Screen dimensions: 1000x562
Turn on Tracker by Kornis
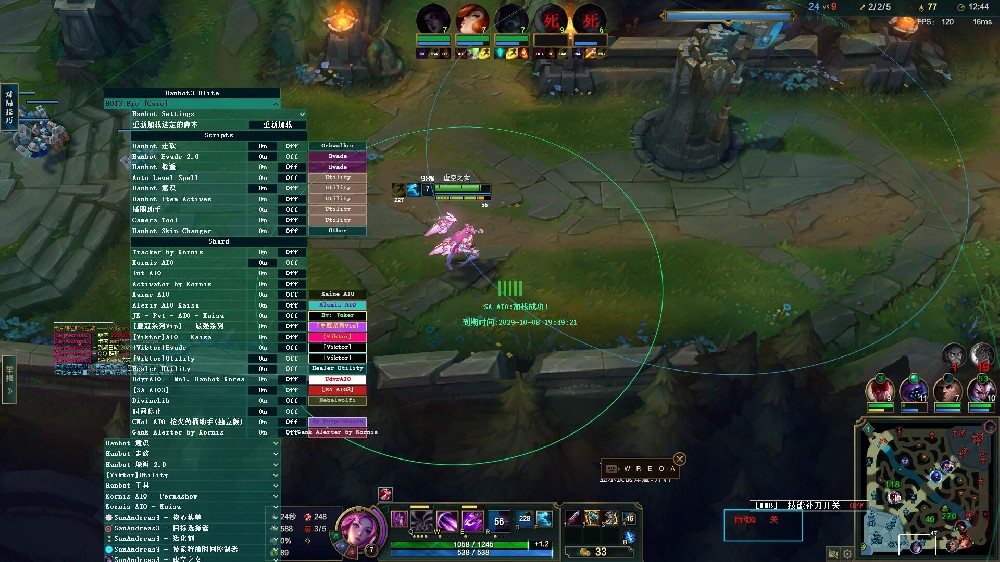point(263,252)
